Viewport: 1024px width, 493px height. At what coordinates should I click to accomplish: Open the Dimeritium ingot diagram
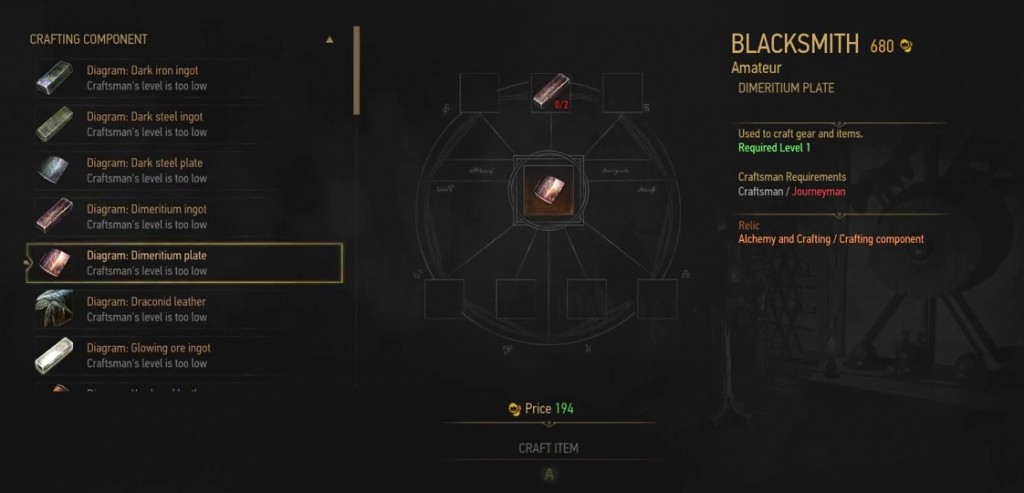pos(184,216)
